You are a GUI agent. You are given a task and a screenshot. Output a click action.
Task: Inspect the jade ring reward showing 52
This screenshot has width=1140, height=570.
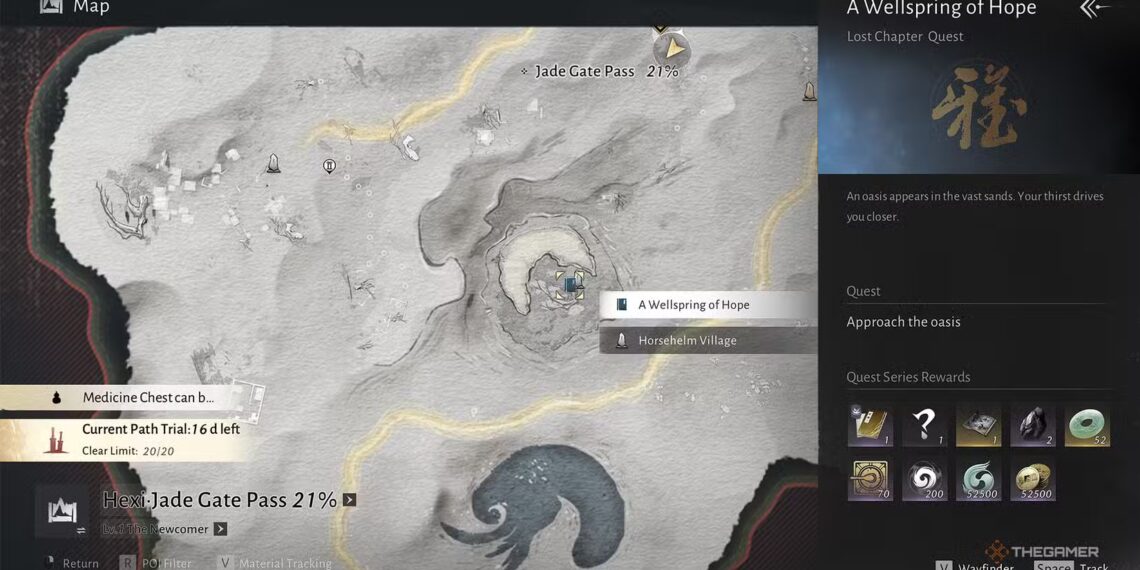[x=1087, y=425]
